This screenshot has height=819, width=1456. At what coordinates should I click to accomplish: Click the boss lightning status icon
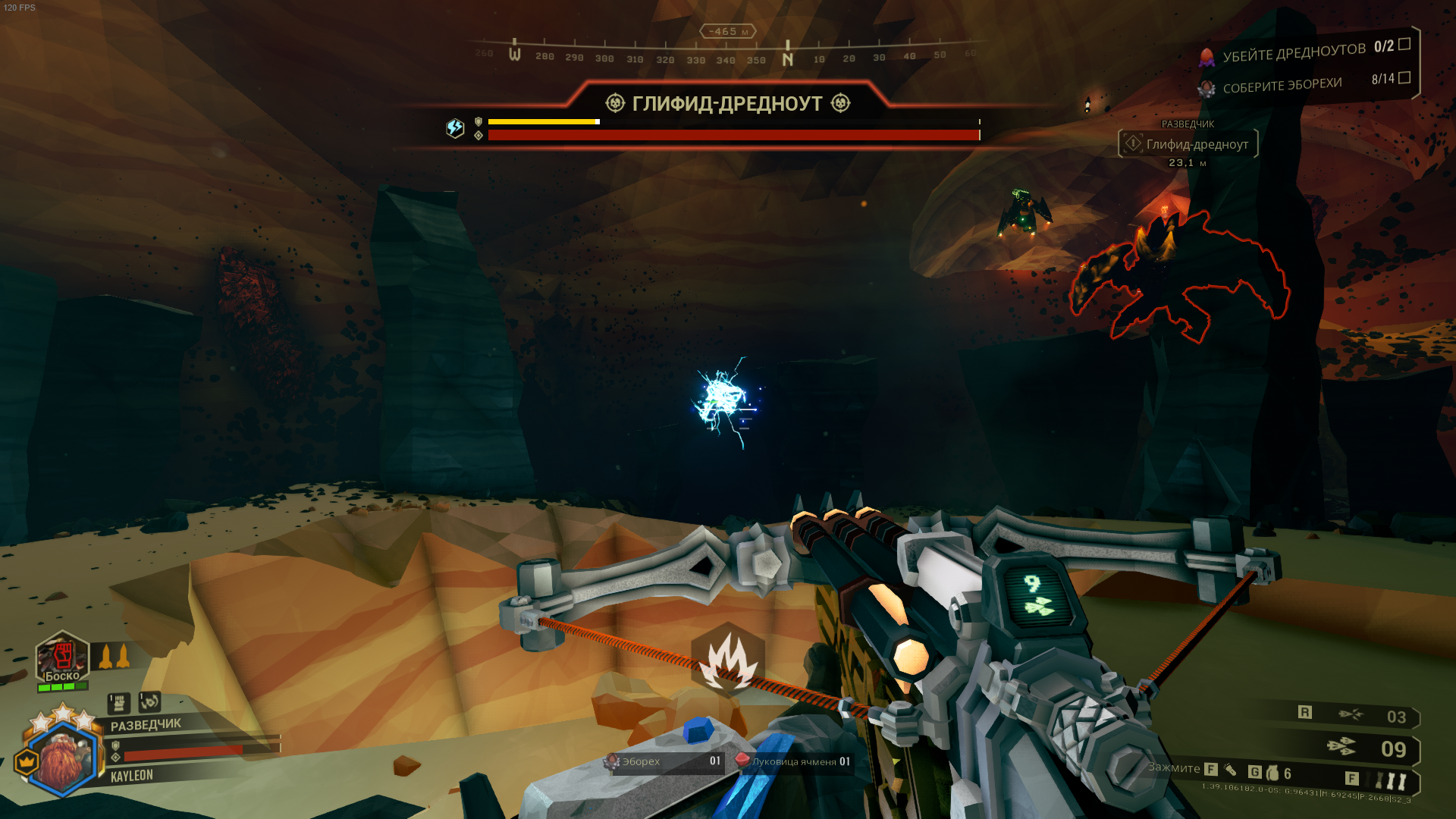pyautogui.click(x=455, y=128)
